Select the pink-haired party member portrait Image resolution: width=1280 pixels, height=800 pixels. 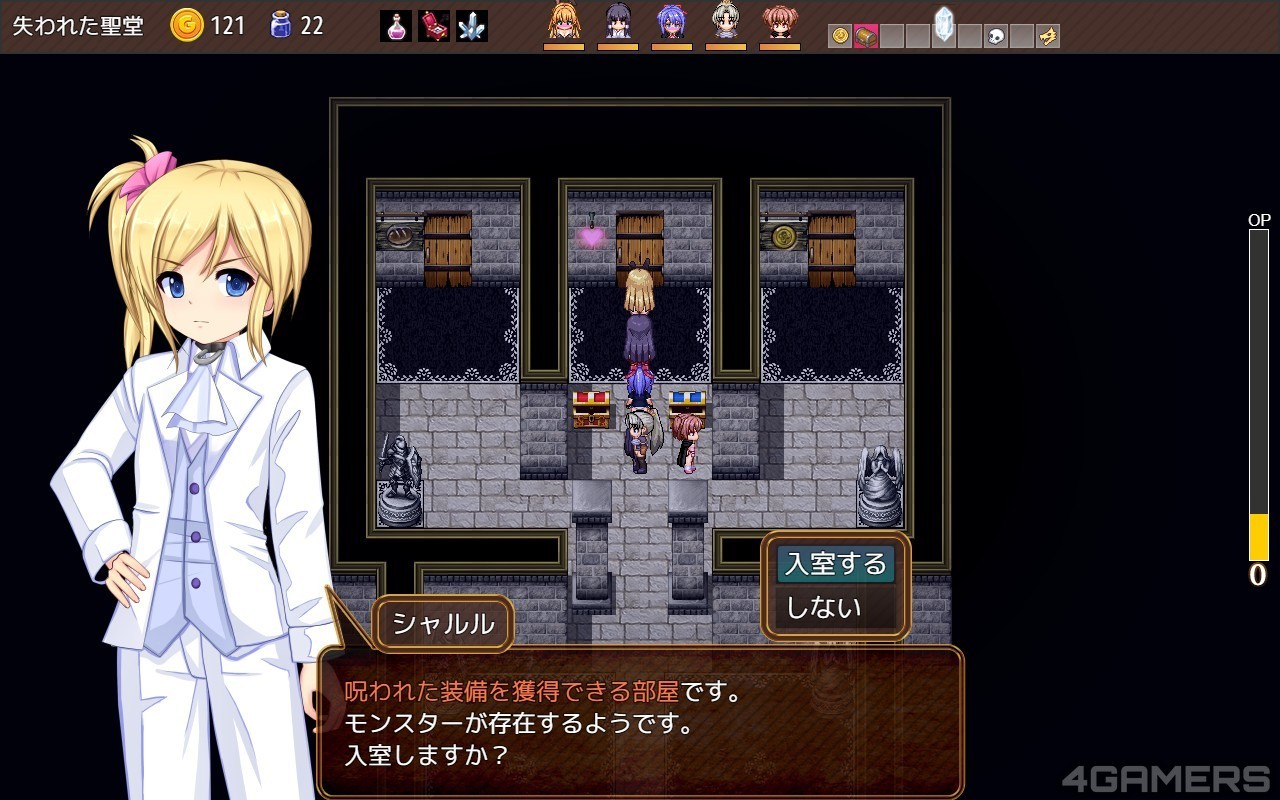point(780,22)
